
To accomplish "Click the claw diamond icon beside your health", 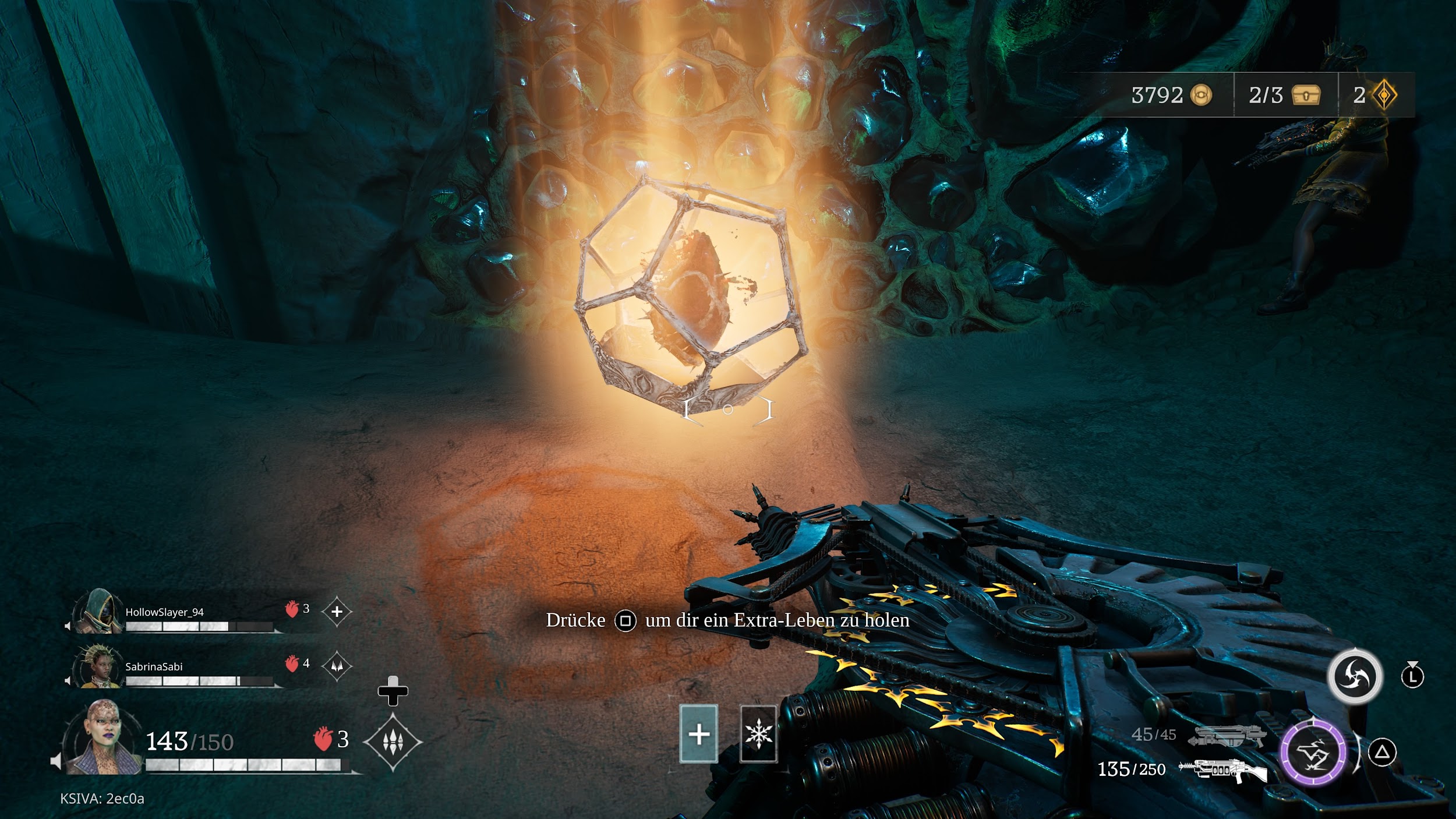I will click(393, 742).
